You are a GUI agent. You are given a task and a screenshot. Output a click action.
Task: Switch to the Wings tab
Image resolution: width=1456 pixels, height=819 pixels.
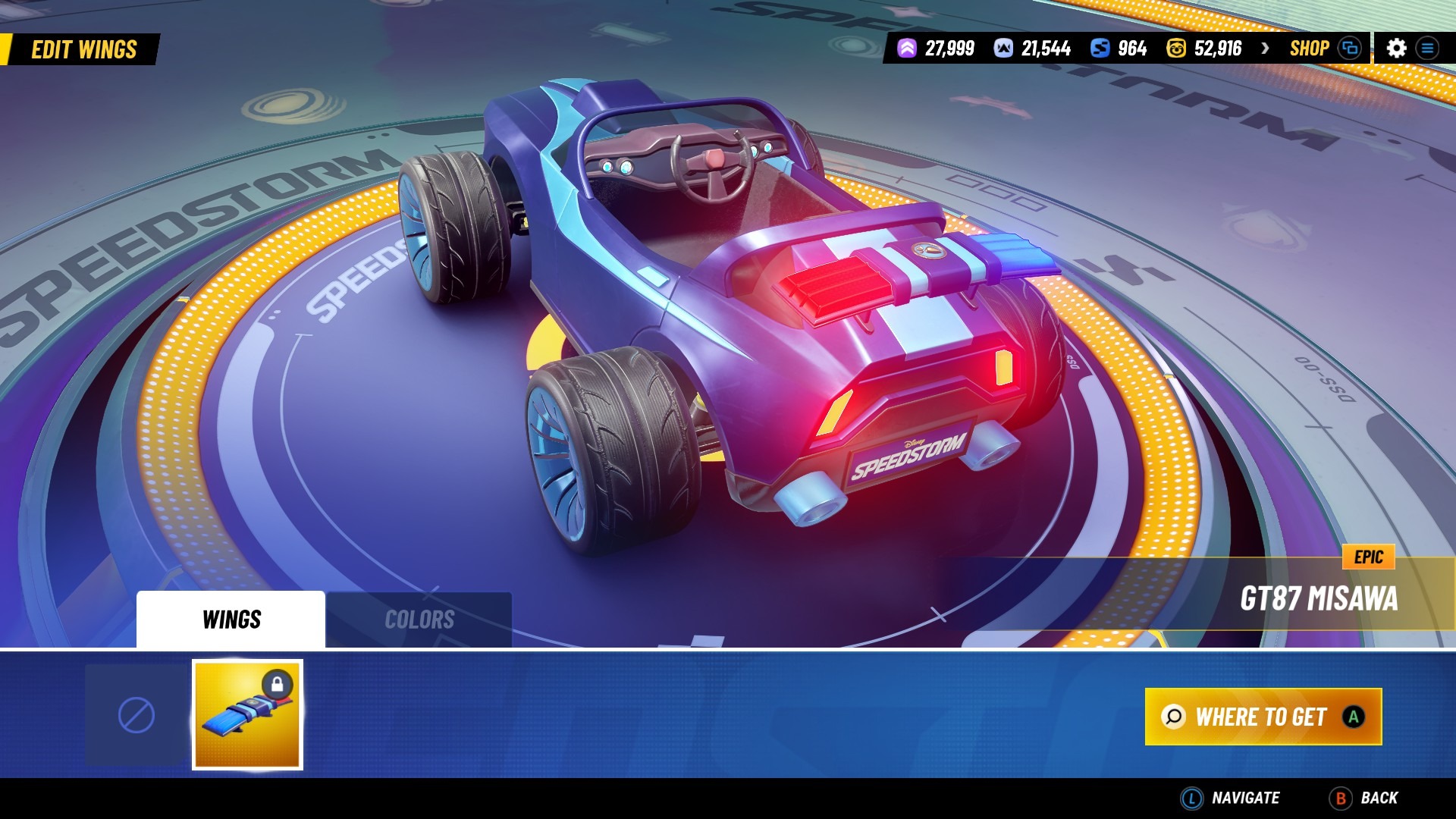231,620
